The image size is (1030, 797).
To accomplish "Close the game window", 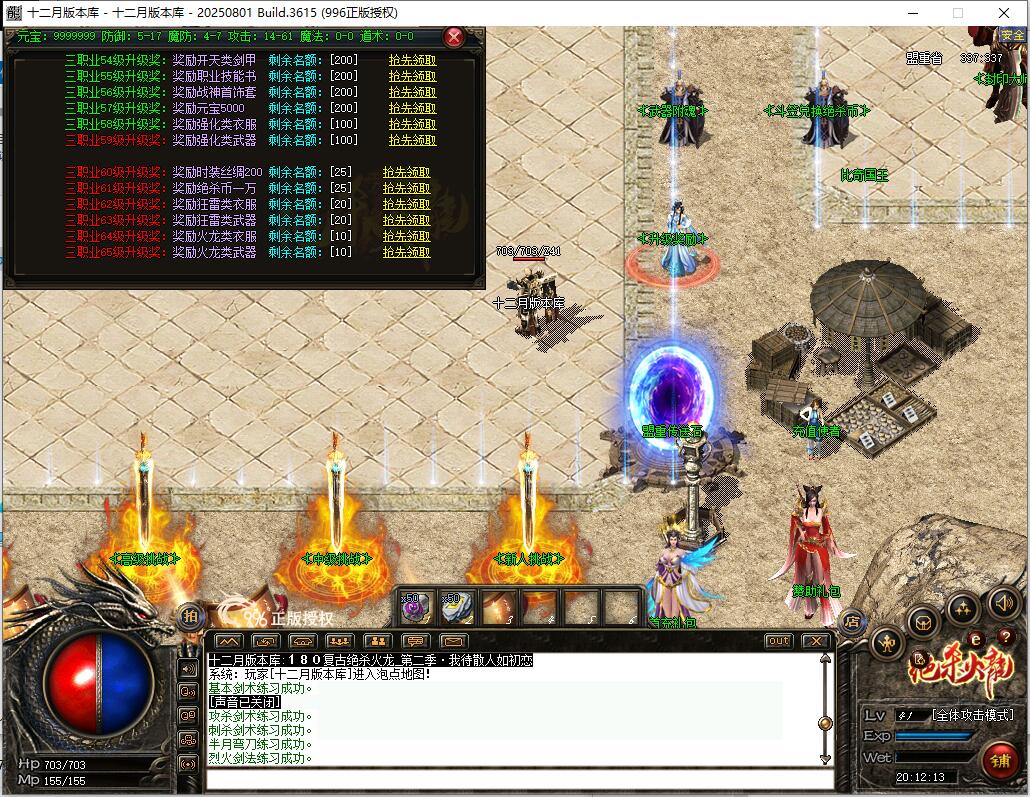I will coord(1005,13).
